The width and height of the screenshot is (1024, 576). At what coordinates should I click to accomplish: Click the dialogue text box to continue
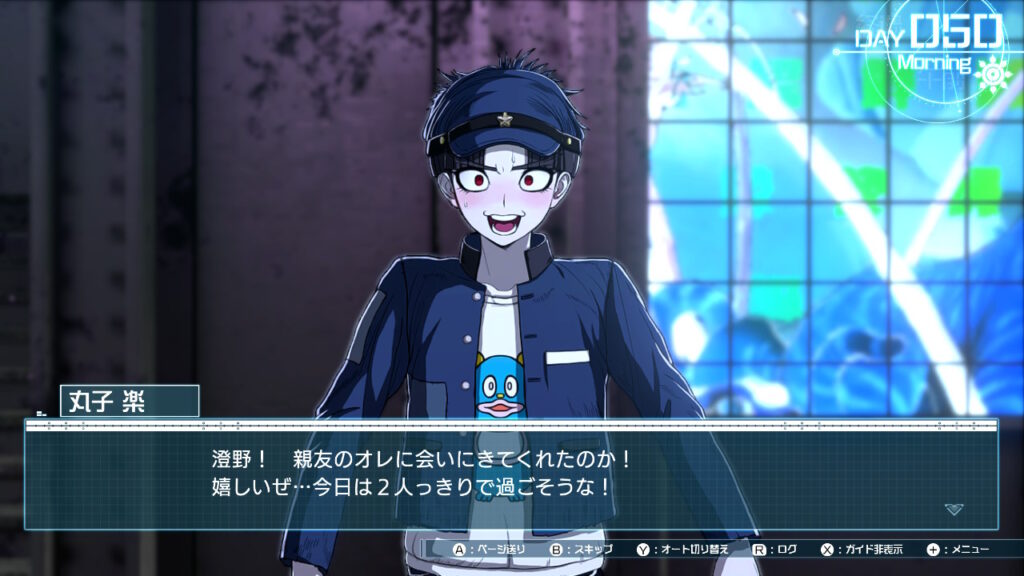click(510, 476)
